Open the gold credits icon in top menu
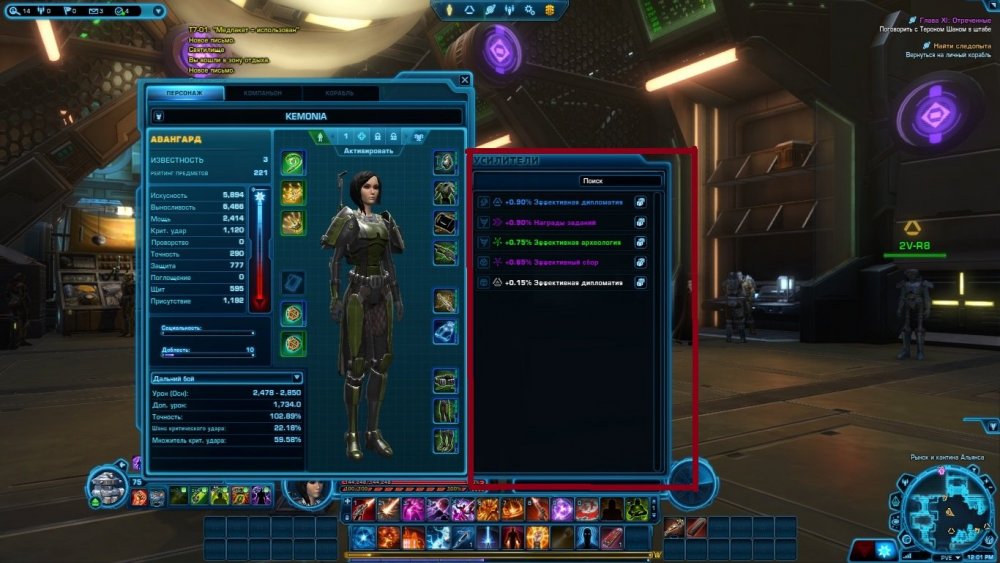This screenshot has height=563, width=1000. point(549,9)
